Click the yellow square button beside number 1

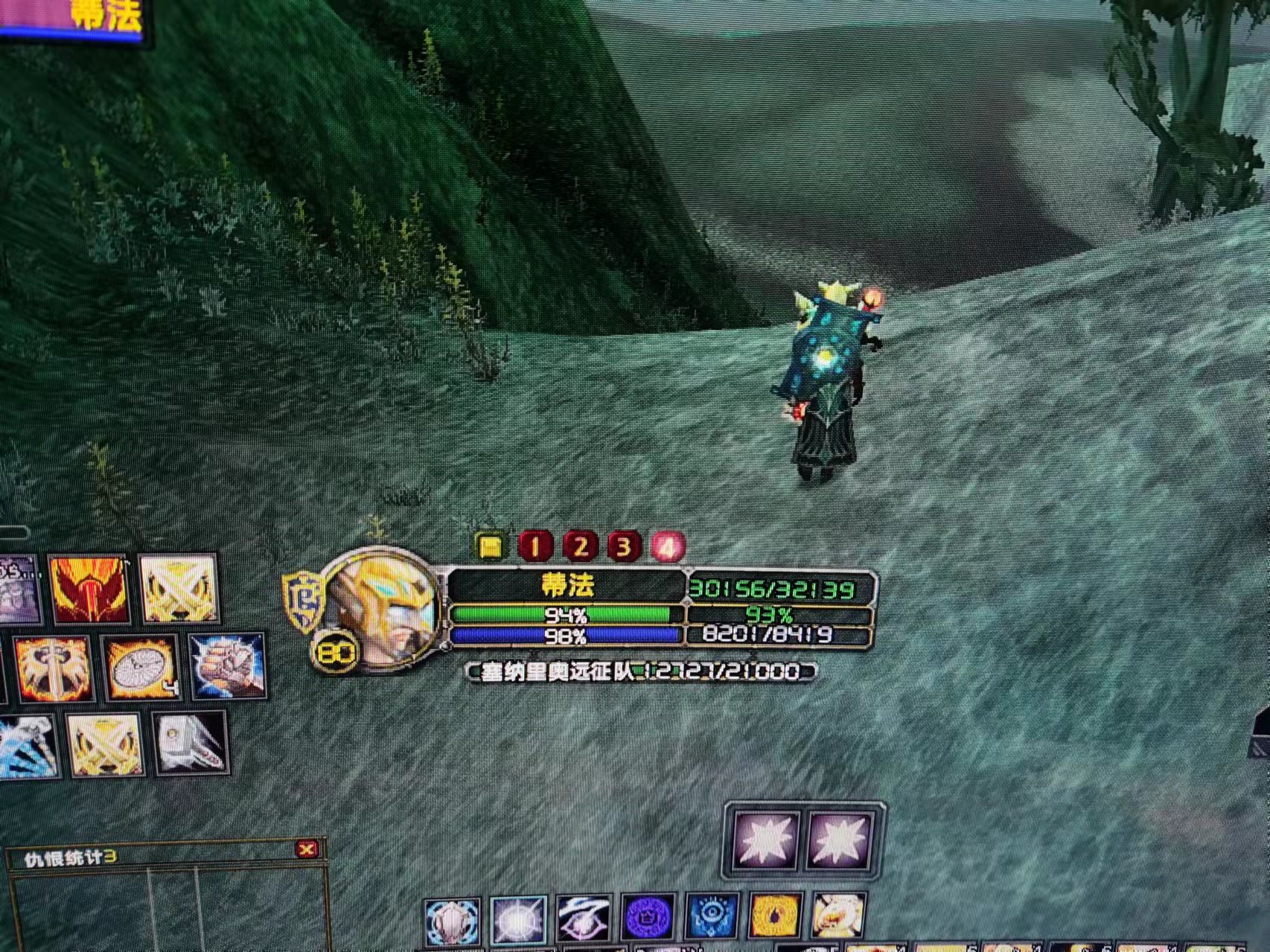[x=490, y=547]
